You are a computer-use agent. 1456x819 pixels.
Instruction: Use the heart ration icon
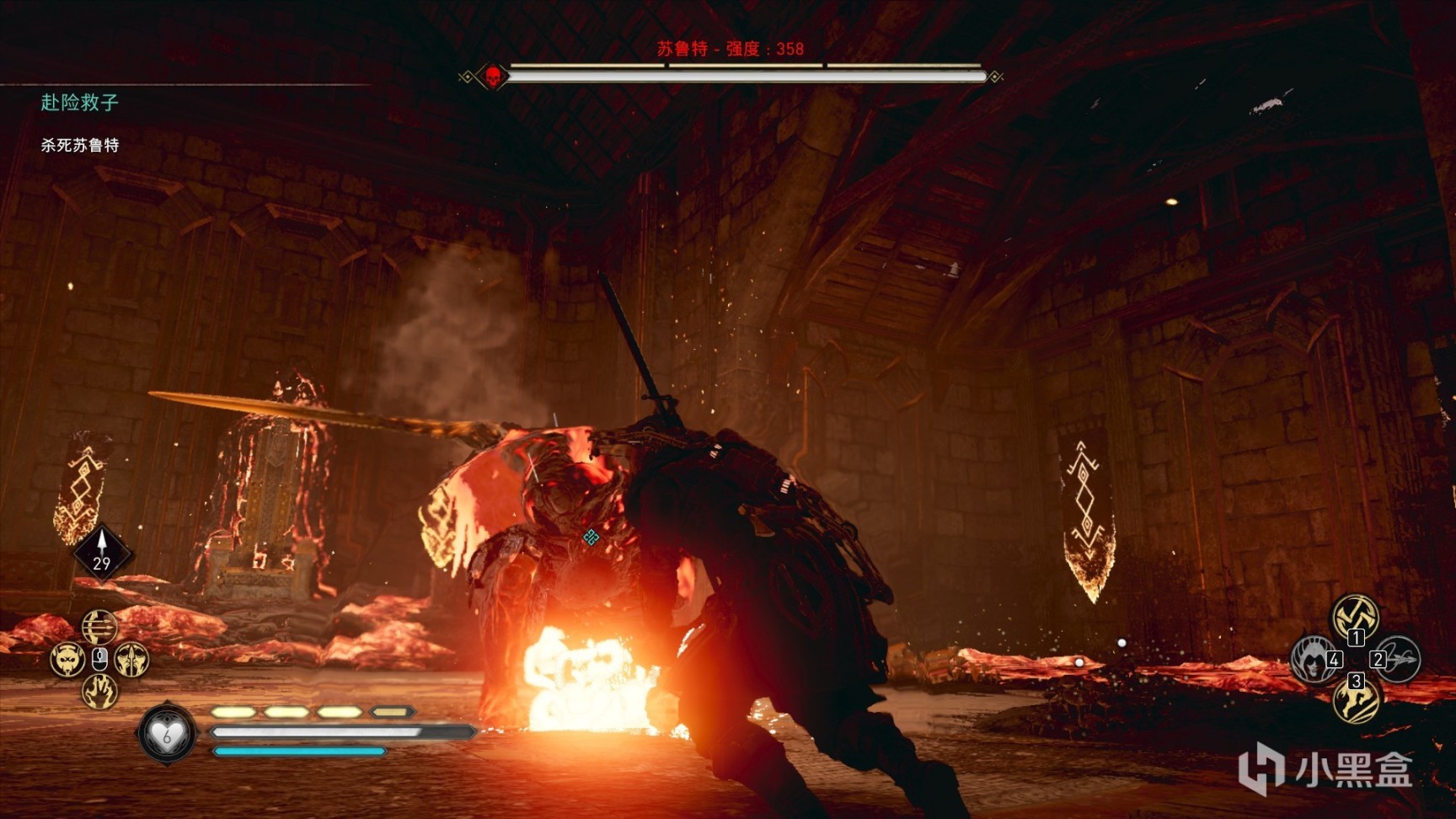click(167, 733)
